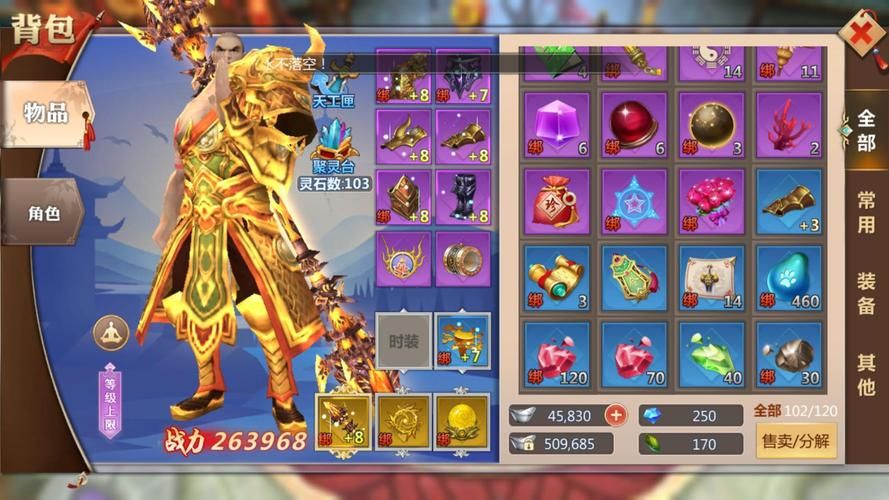The image size is (889, 500).
Task: Switch to the 物品 tab
Action: (x=46, y=113)
